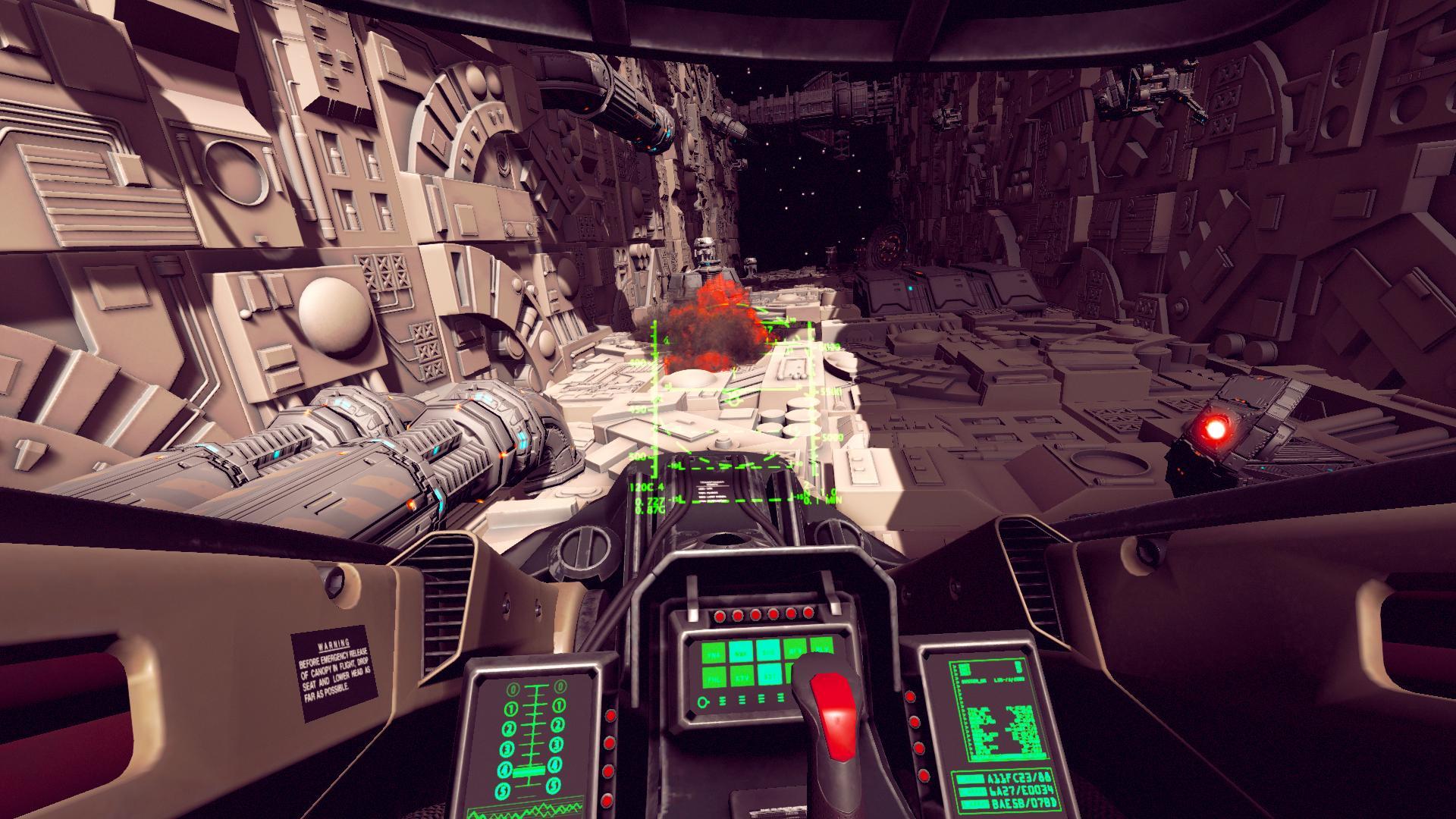
Task: Toggle the leftmost red button above the keypad
Action: click(x=719, y=616)
